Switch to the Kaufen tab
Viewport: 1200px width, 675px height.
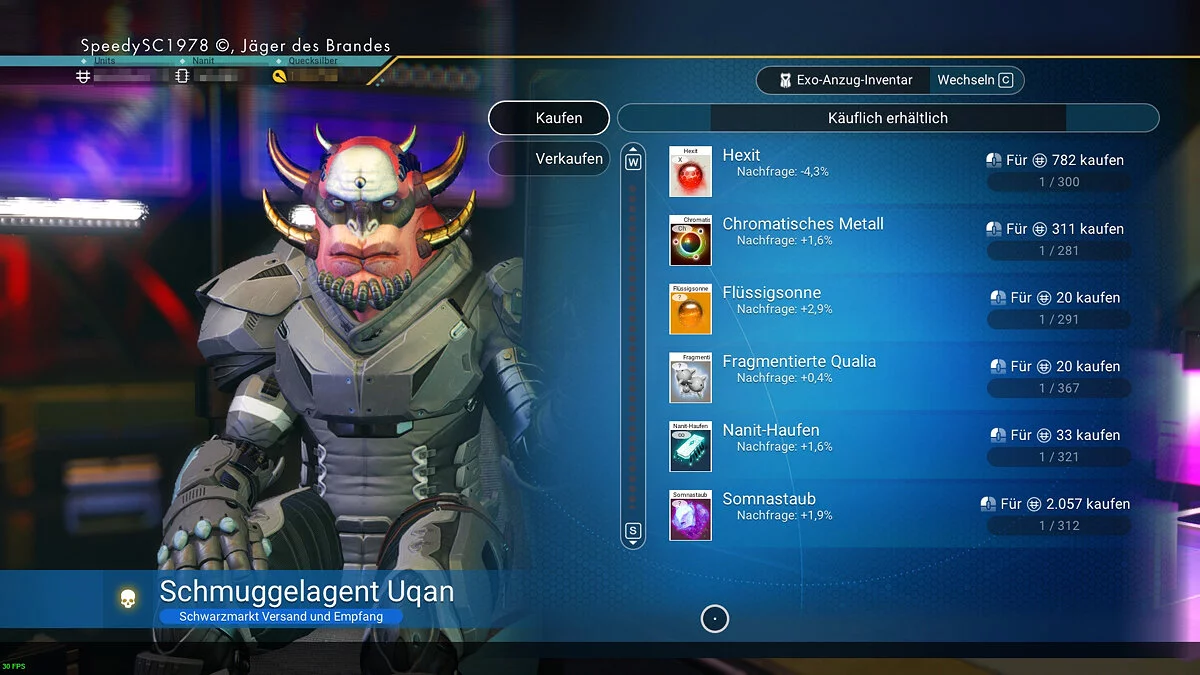coord(549,118)
